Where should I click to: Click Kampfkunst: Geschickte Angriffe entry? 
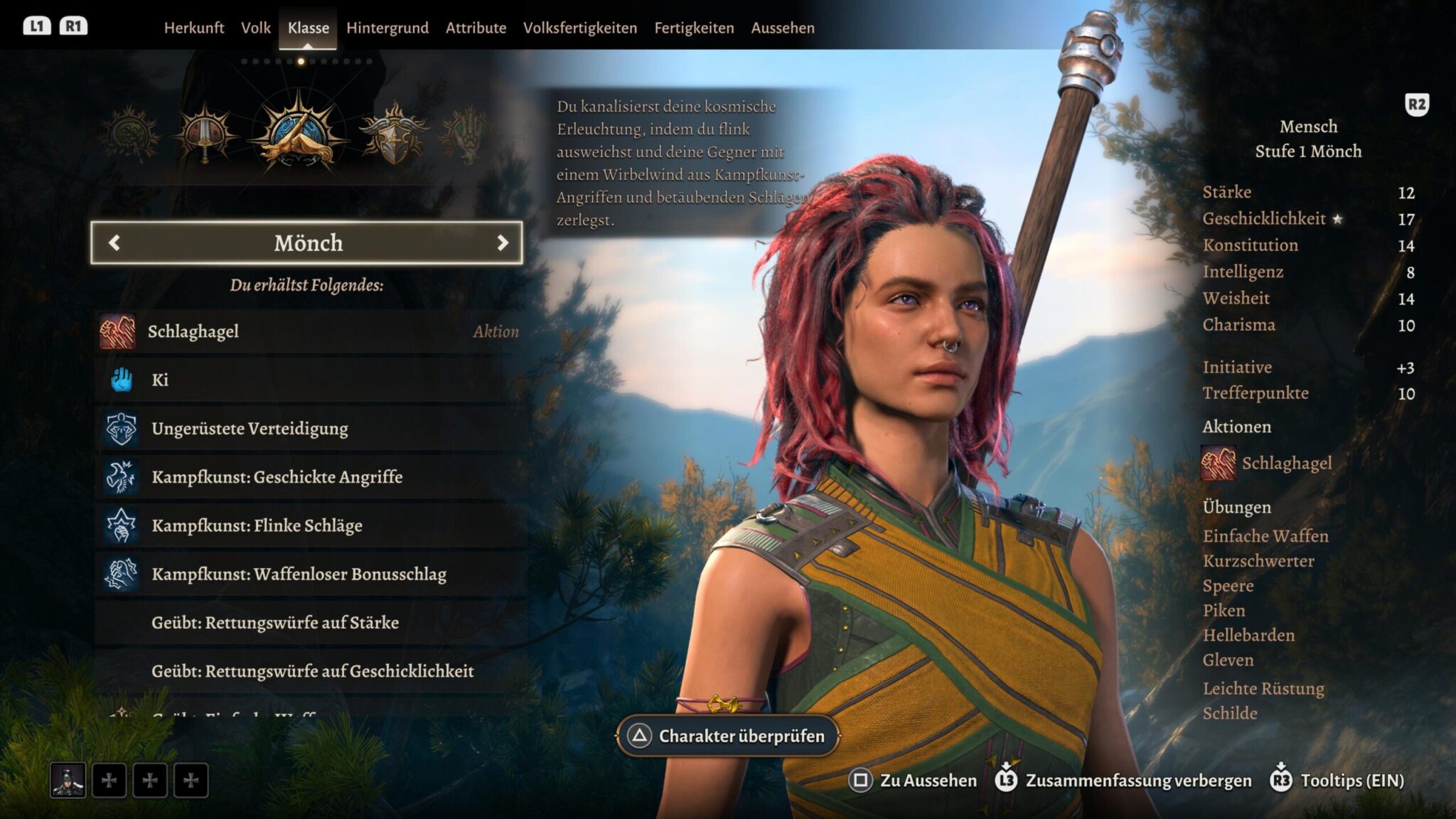pyautogui.click(x=309, y=476)
